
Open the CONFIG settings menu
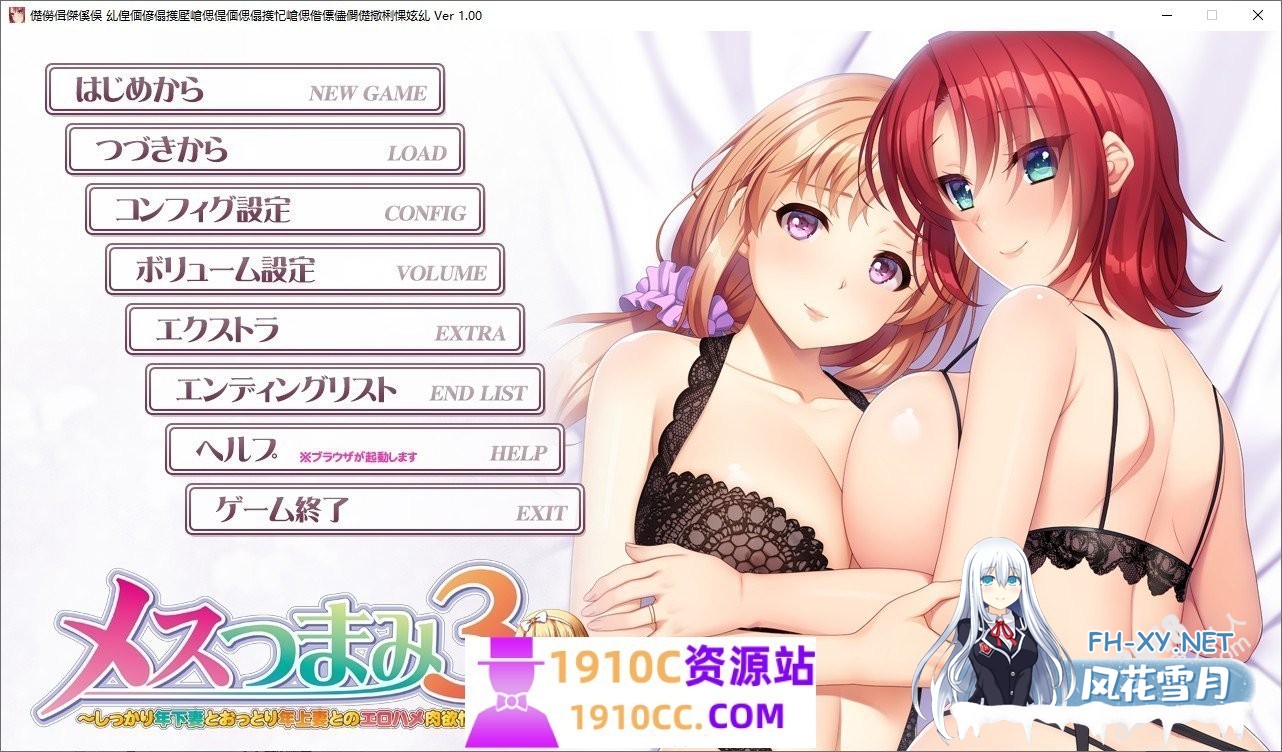pos(285,210)
